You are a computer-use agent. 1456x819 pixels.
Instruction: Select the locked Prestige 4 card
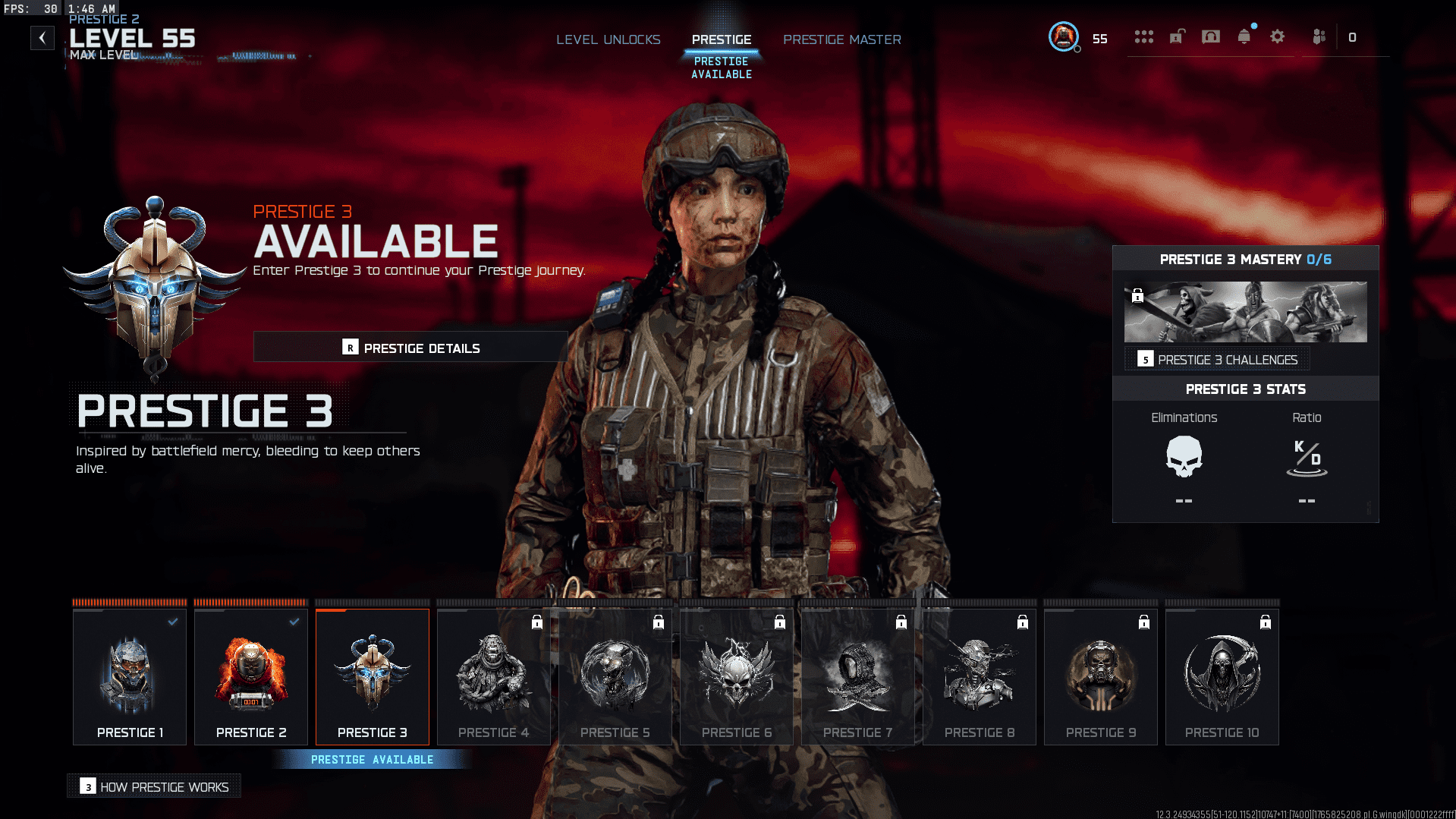click(493, 676)
